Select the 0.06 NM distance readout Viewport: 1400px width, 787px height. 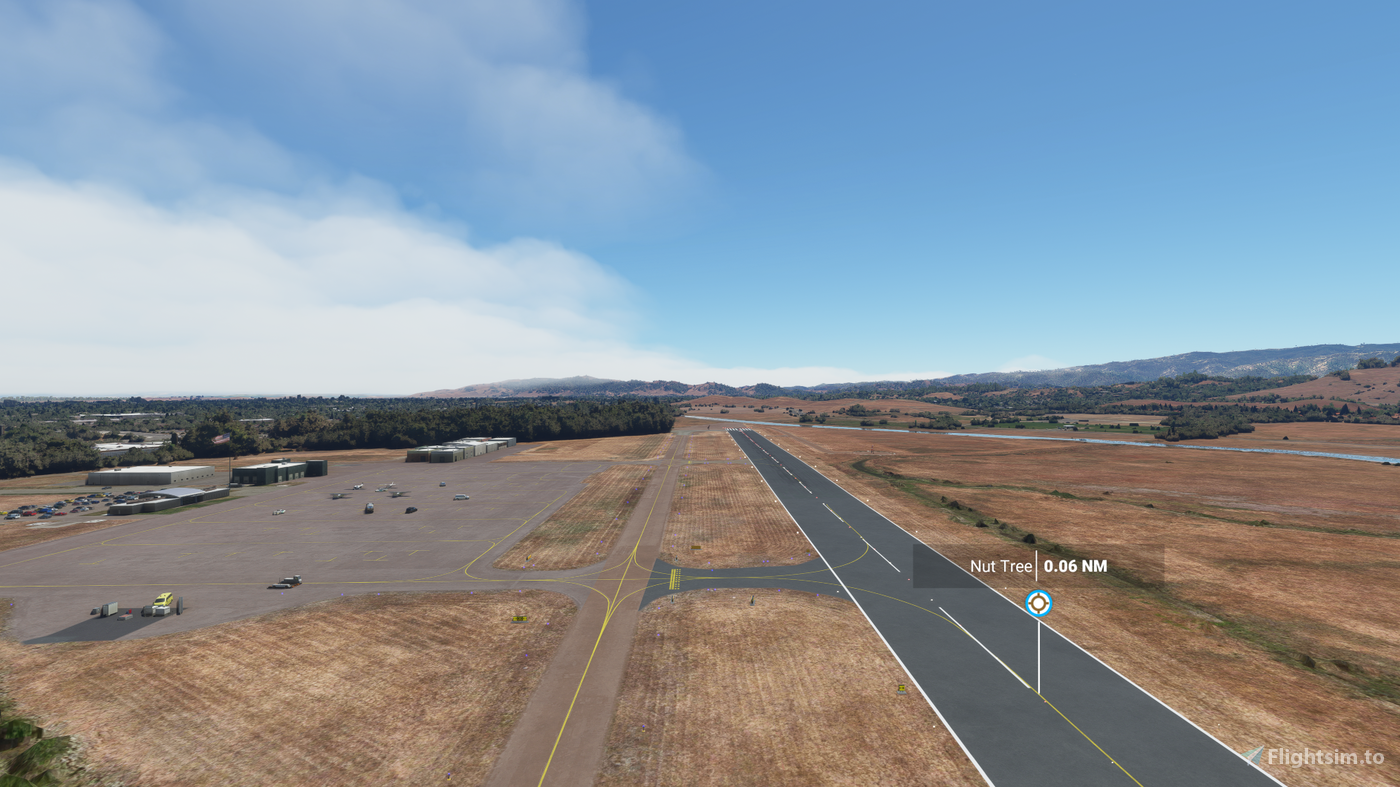pyautogui.click(x=1075, y=565)
